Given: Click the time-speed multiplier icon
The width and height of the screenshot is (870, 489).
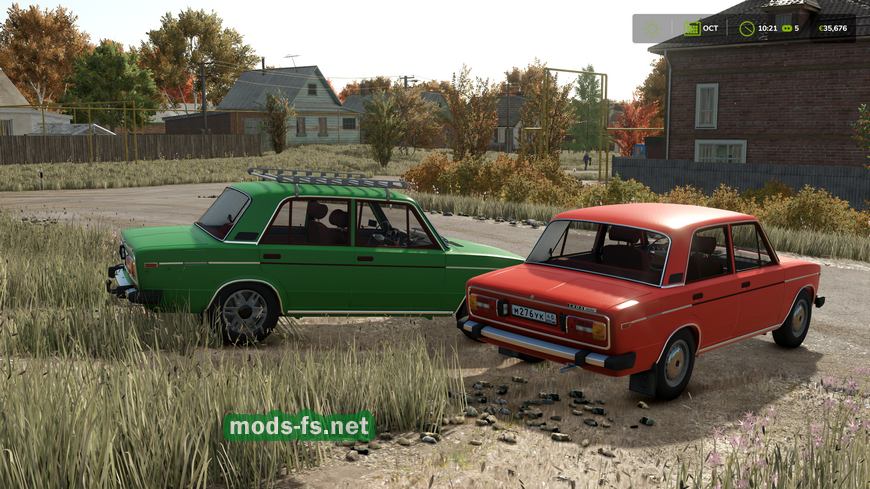Looking at the screenshot, I should pos(786,28).
